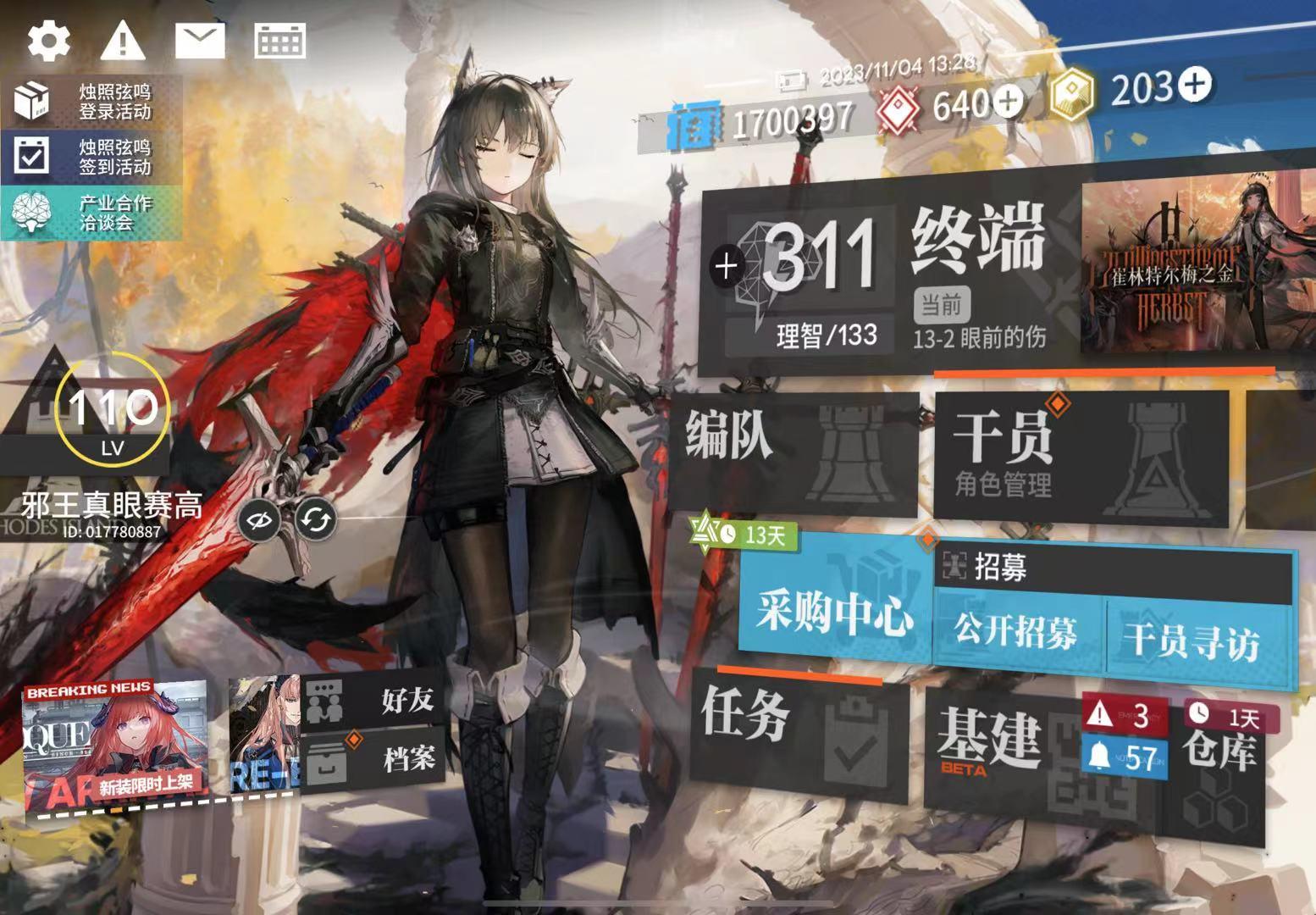The width and height of the screenshot is (1316, 915).
Task: Hide the UI with the eye button
Action: tap(262, 521)
